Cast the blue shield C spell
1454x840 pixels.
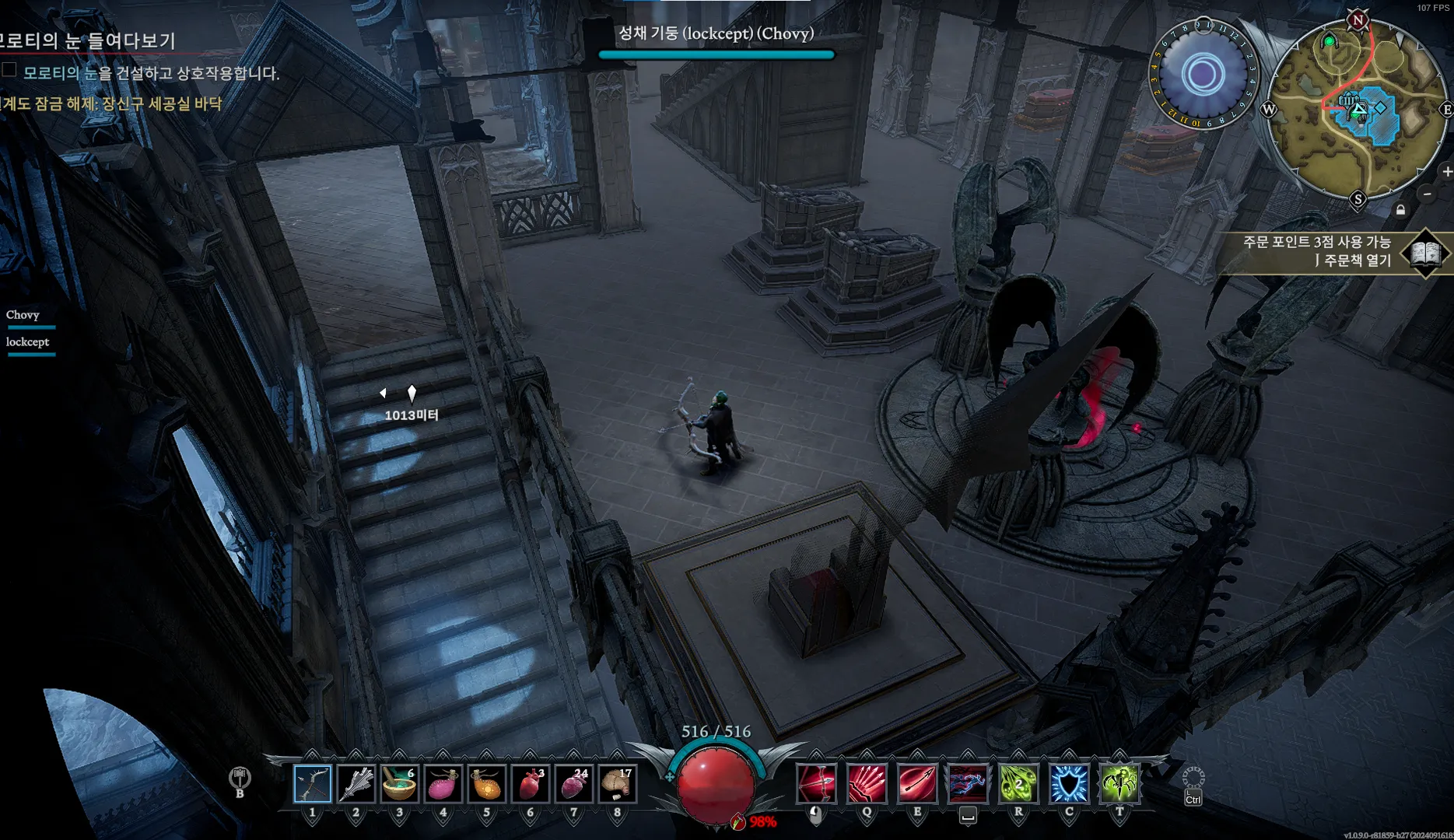[1069, 783]
